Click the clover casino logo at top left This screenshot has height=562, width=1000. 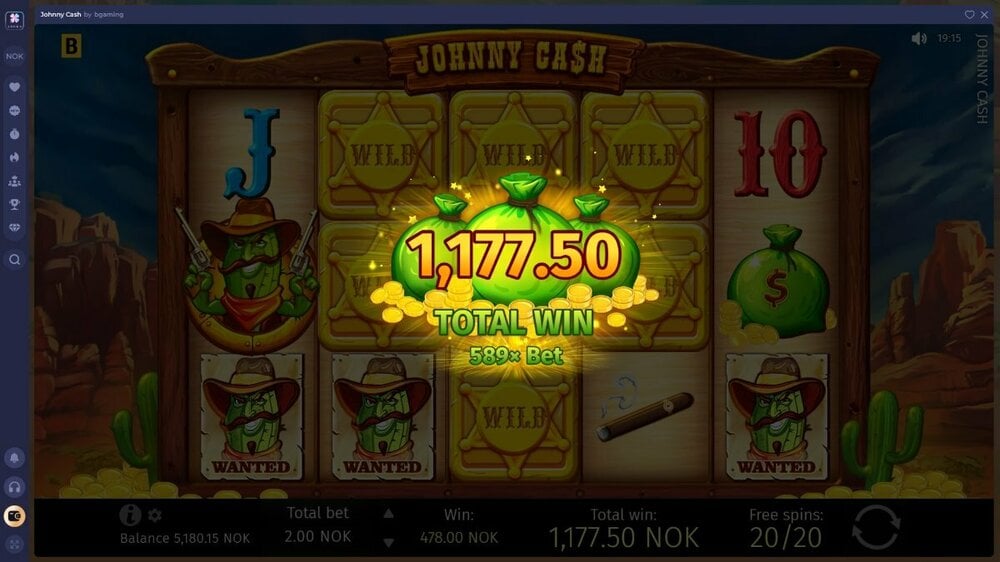(15, 20)
